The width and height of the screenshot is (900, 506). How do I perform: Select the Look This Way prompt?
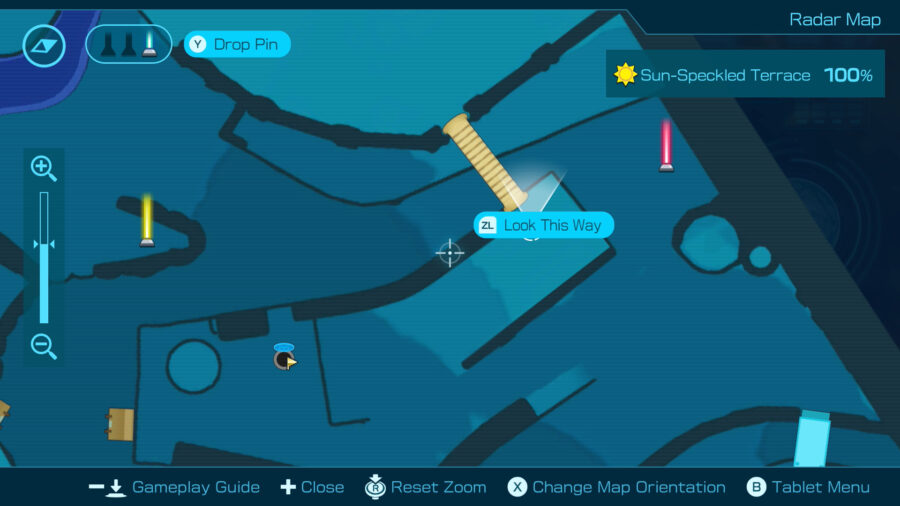pyautogui.click(x=543, y=225)
